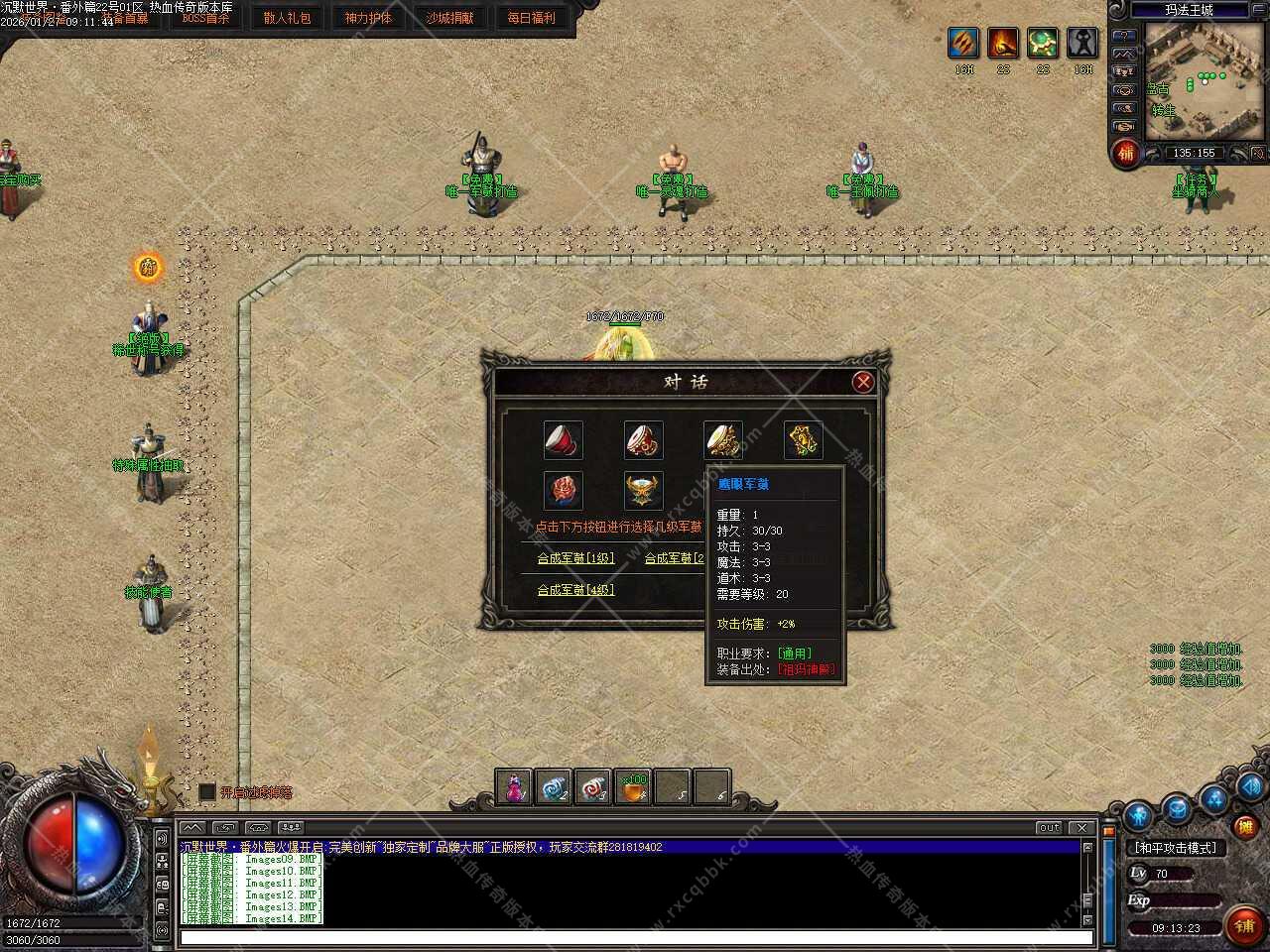Open the 神力护体 top menu
Image resolution: width=1270 pixels, height=952 pixels.
[368, 18]
